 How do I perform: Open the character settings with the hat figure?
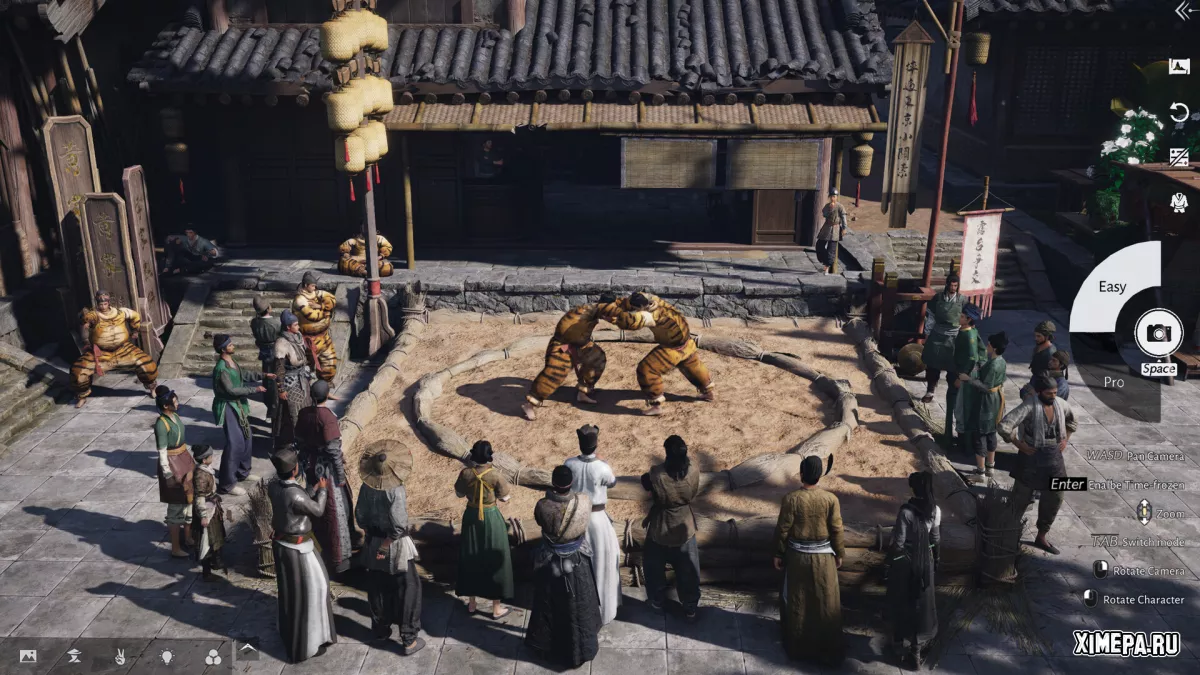[x=74, y=656]
